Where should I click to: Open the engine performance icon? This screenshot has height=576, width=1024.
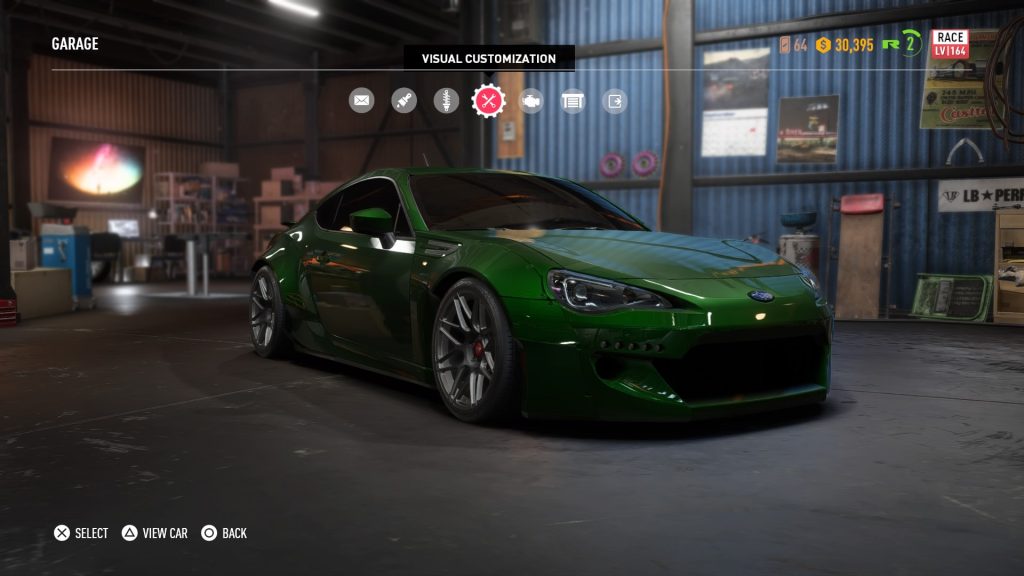(x=531, y=100)
